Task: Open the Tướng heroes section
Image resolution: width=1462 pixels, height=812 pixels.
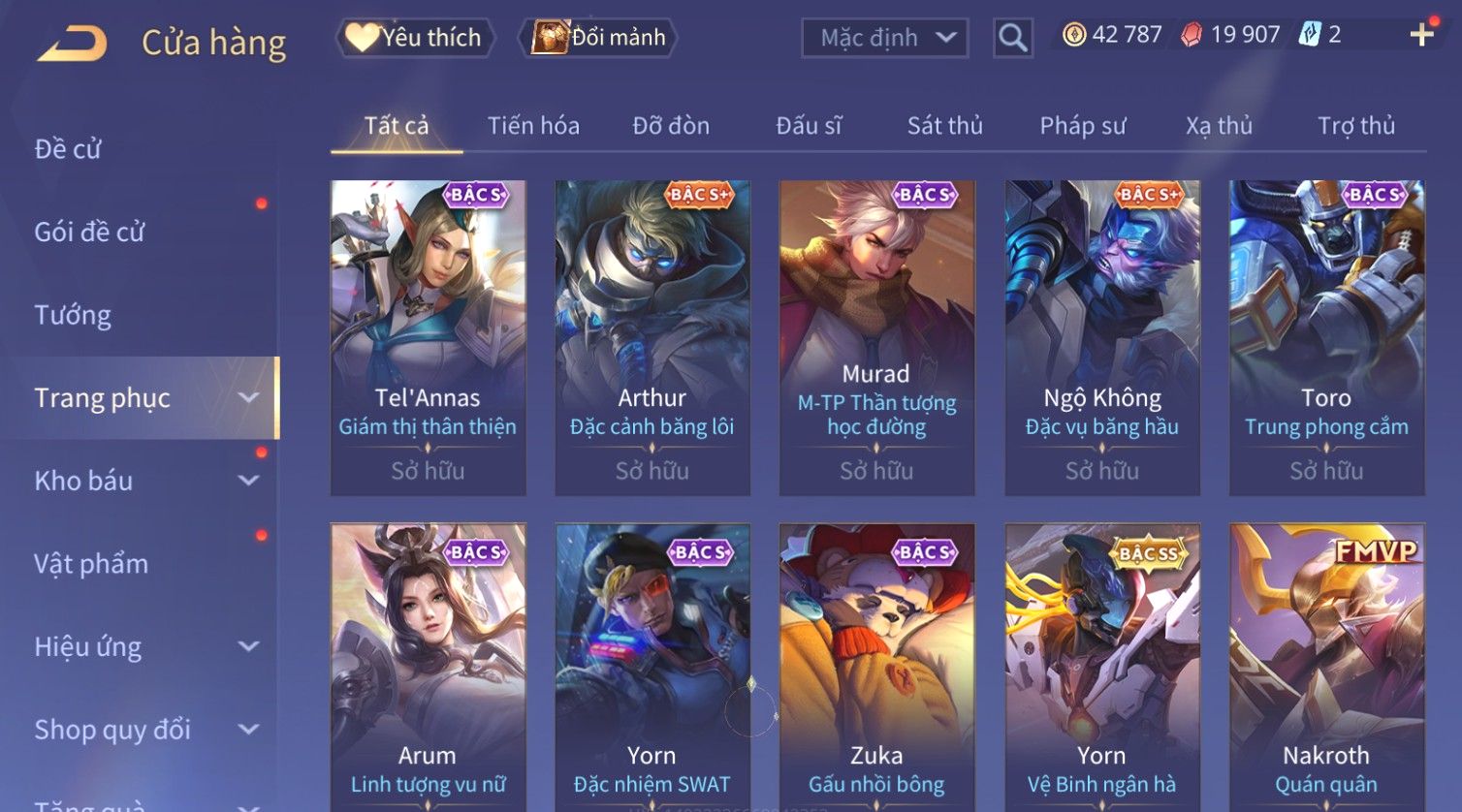Action: click(x=73, y=315)
